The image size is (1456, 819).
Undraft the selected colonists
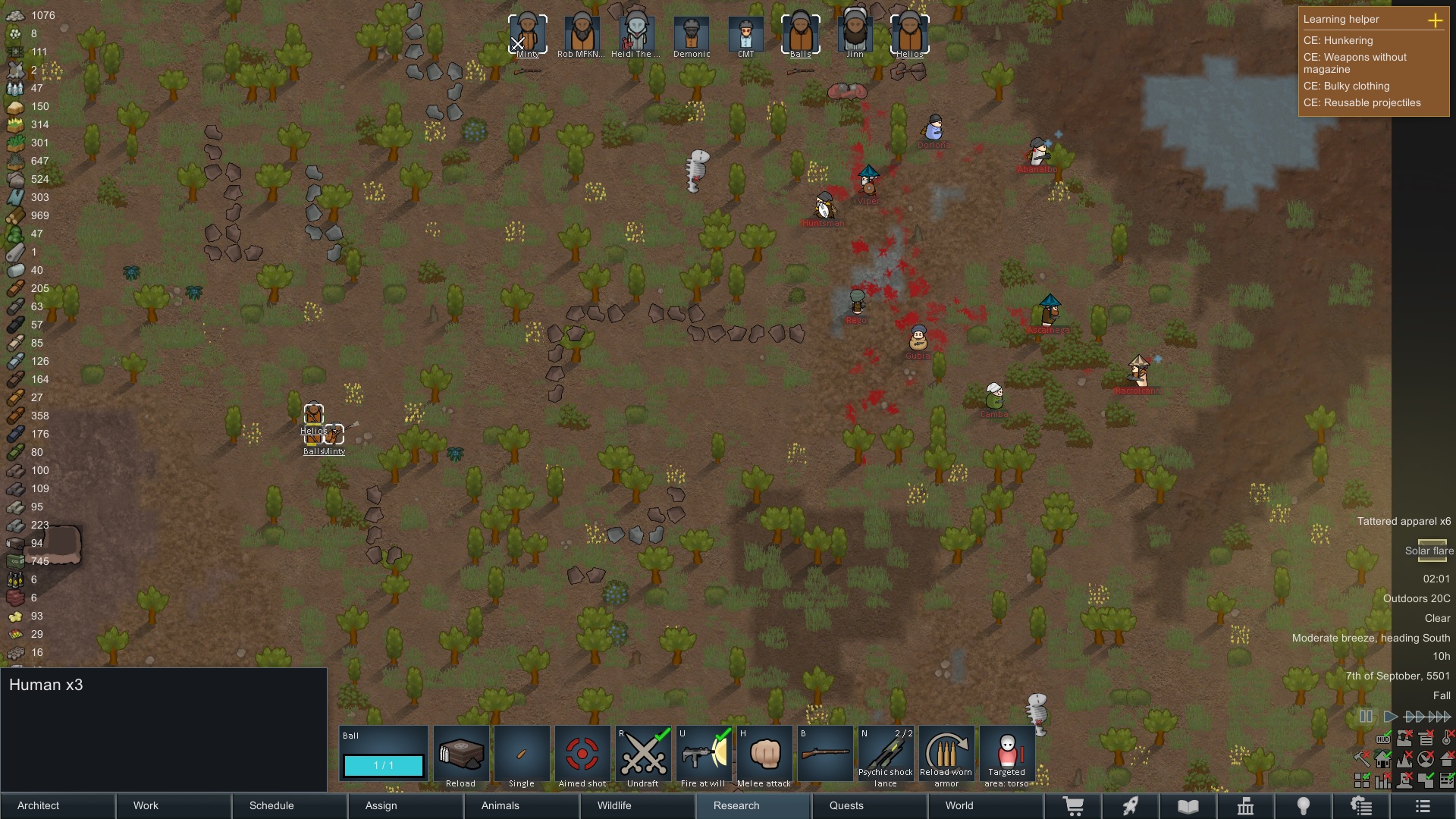click(x=643, y=755)
